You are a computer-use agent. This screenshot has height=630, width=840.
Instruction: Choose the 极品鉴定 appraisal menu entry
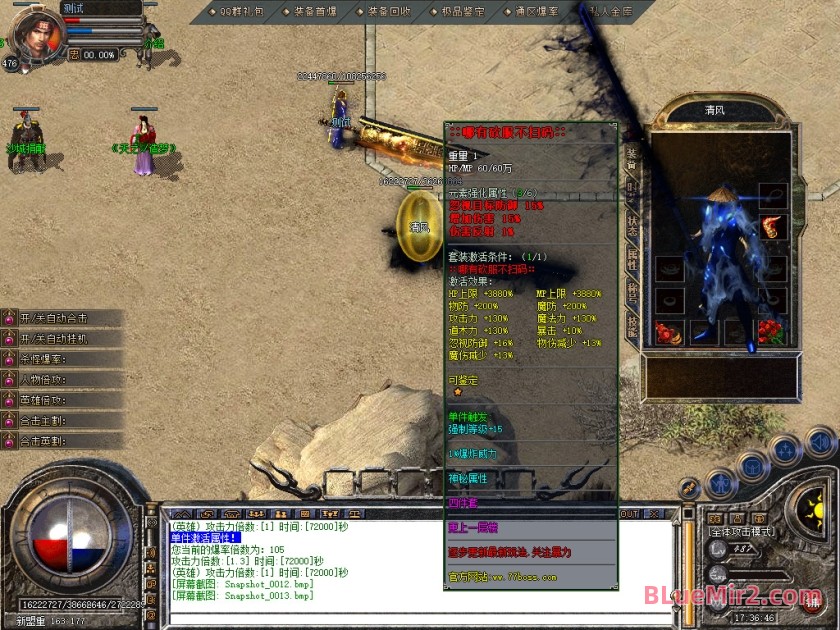point(462,12)
